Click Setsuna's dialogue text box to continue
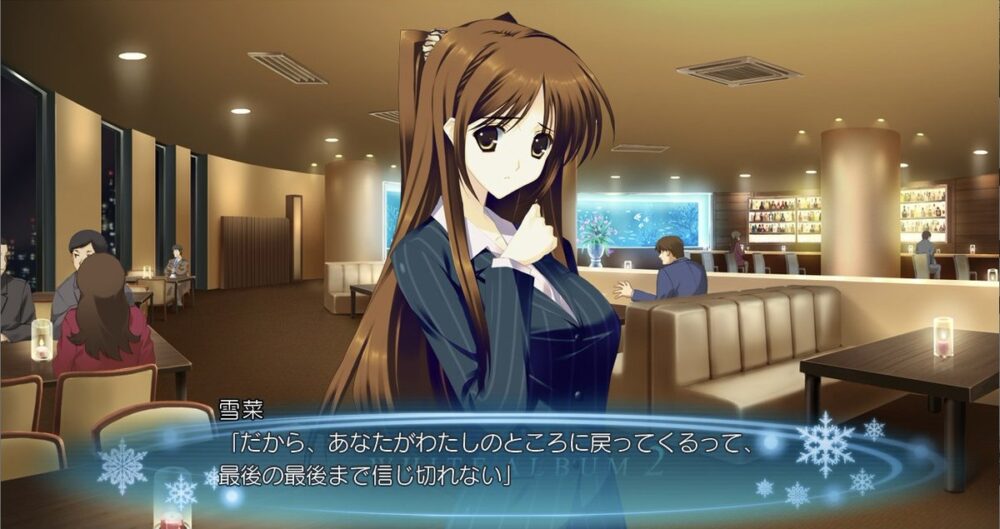 [x=480, y=456]
